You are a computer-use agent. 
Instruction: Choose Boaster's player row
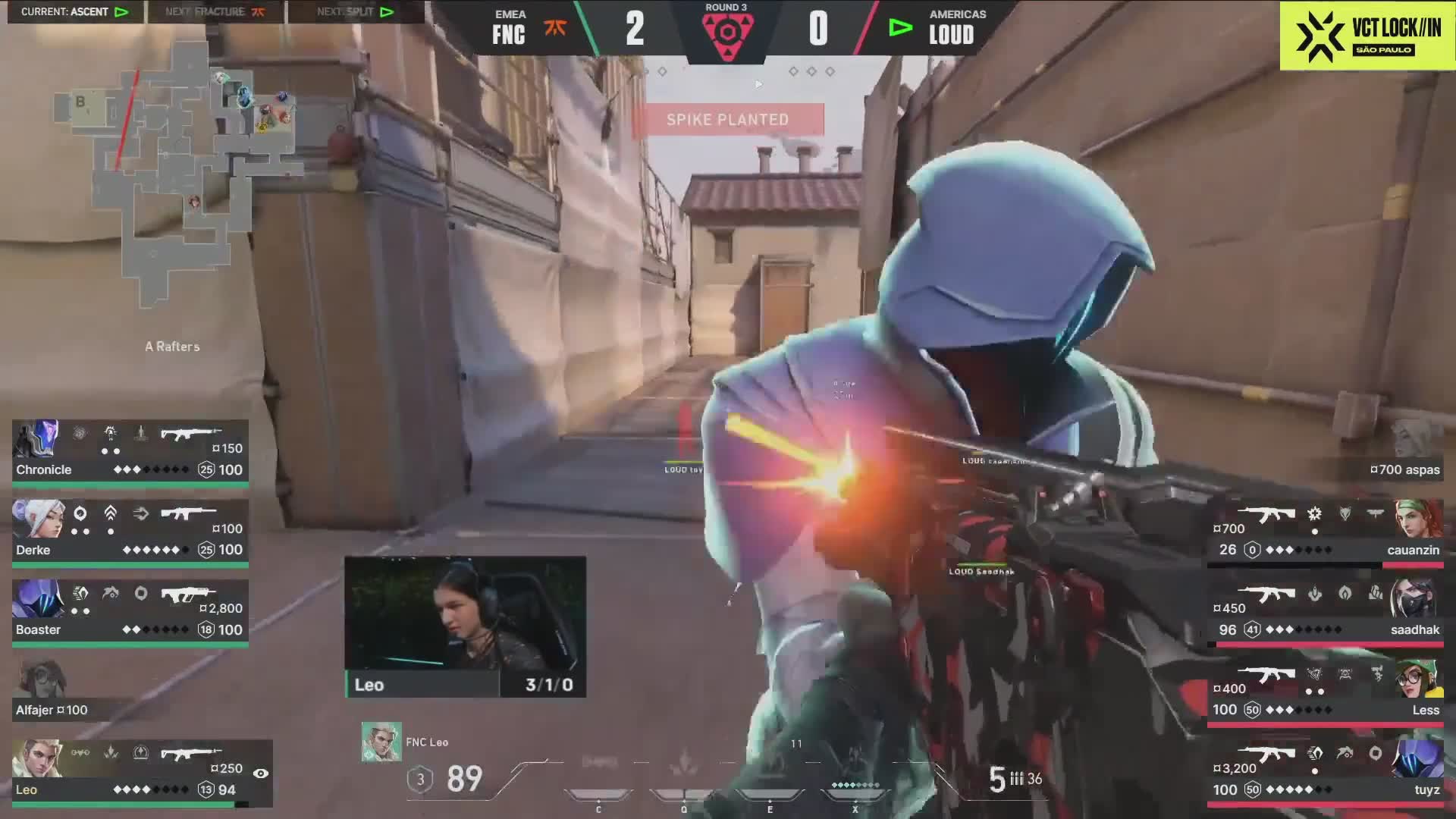point(130,611)
